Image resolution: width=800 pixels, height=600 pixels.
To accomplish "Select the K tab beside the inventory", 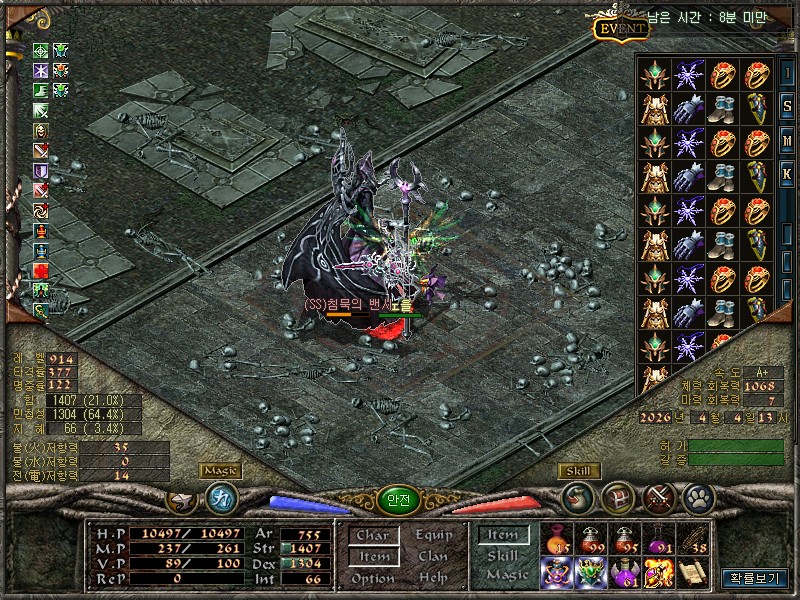I will pos(787,173).
